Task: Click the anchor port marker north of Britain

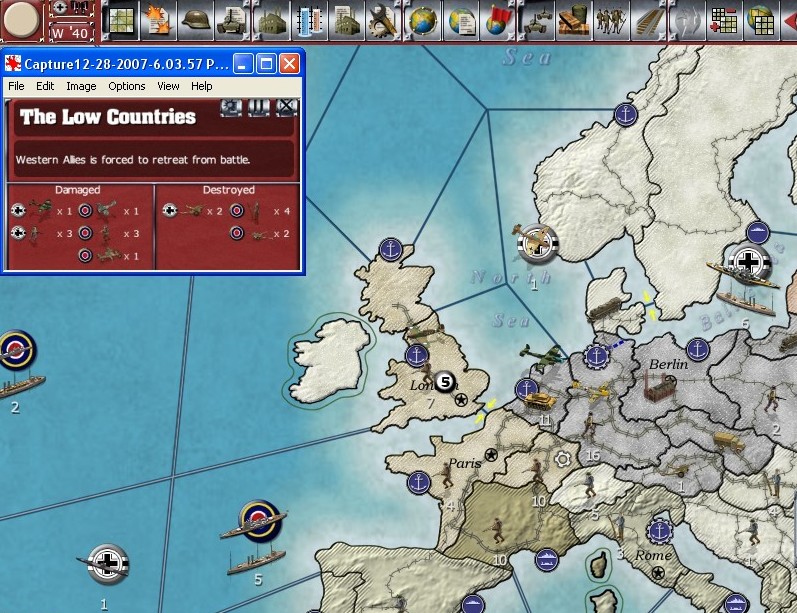Action: pyautogui.click(x=391, y=249)
